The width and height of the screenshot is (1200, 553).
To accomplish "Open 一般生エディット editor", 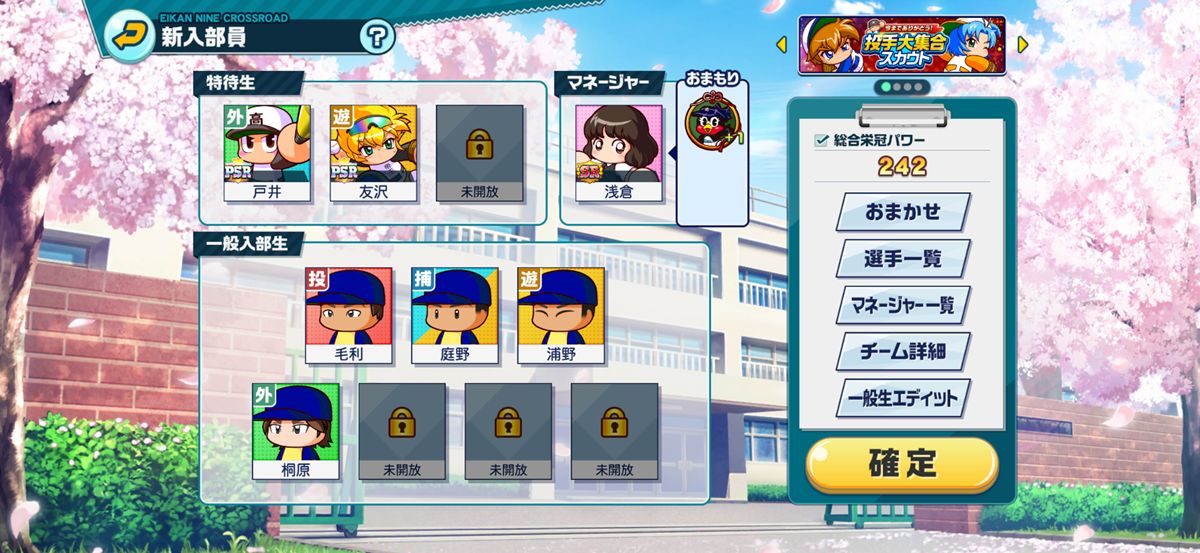I will pos(903,398).
